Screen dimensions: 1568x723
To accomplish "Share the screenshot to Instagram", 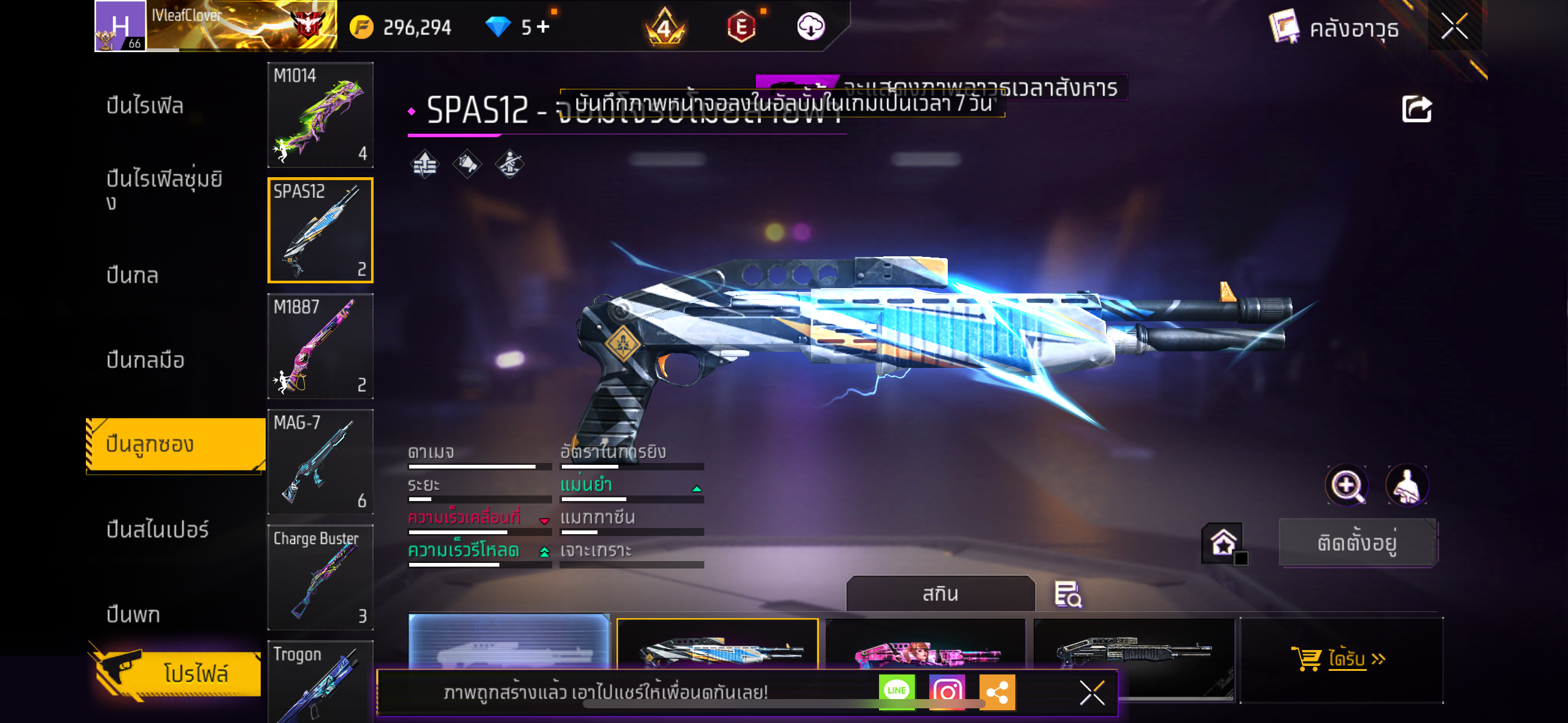I will (947, 692).
